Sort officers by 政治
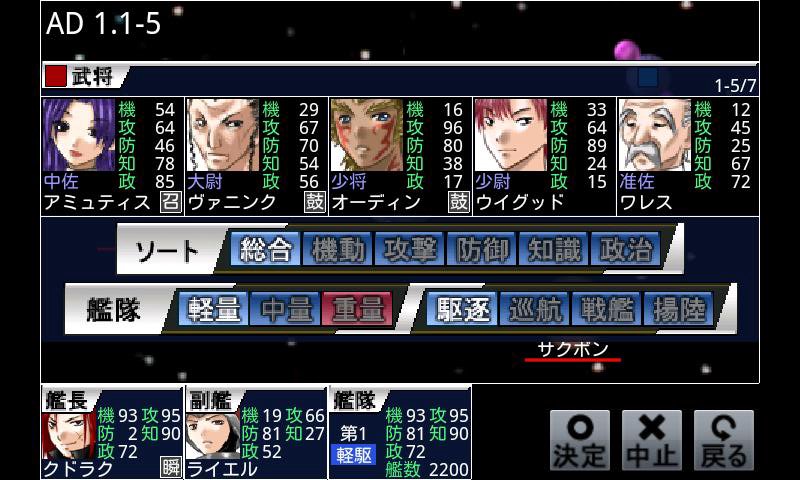The height and width of the screenshot is (480, 800). click(x=625, y=250)
